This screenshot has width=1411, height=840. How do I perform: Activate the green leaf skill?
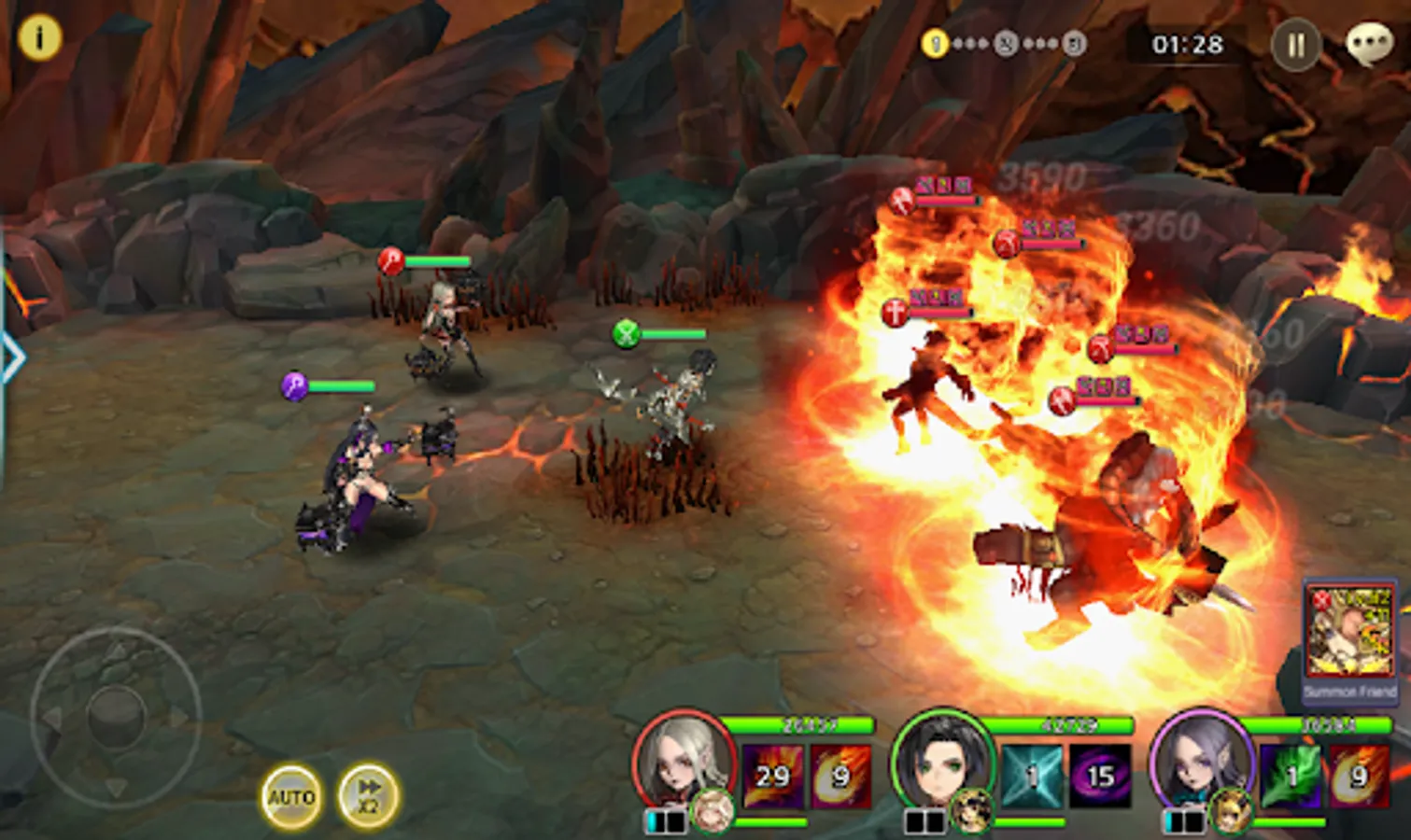1291,776
